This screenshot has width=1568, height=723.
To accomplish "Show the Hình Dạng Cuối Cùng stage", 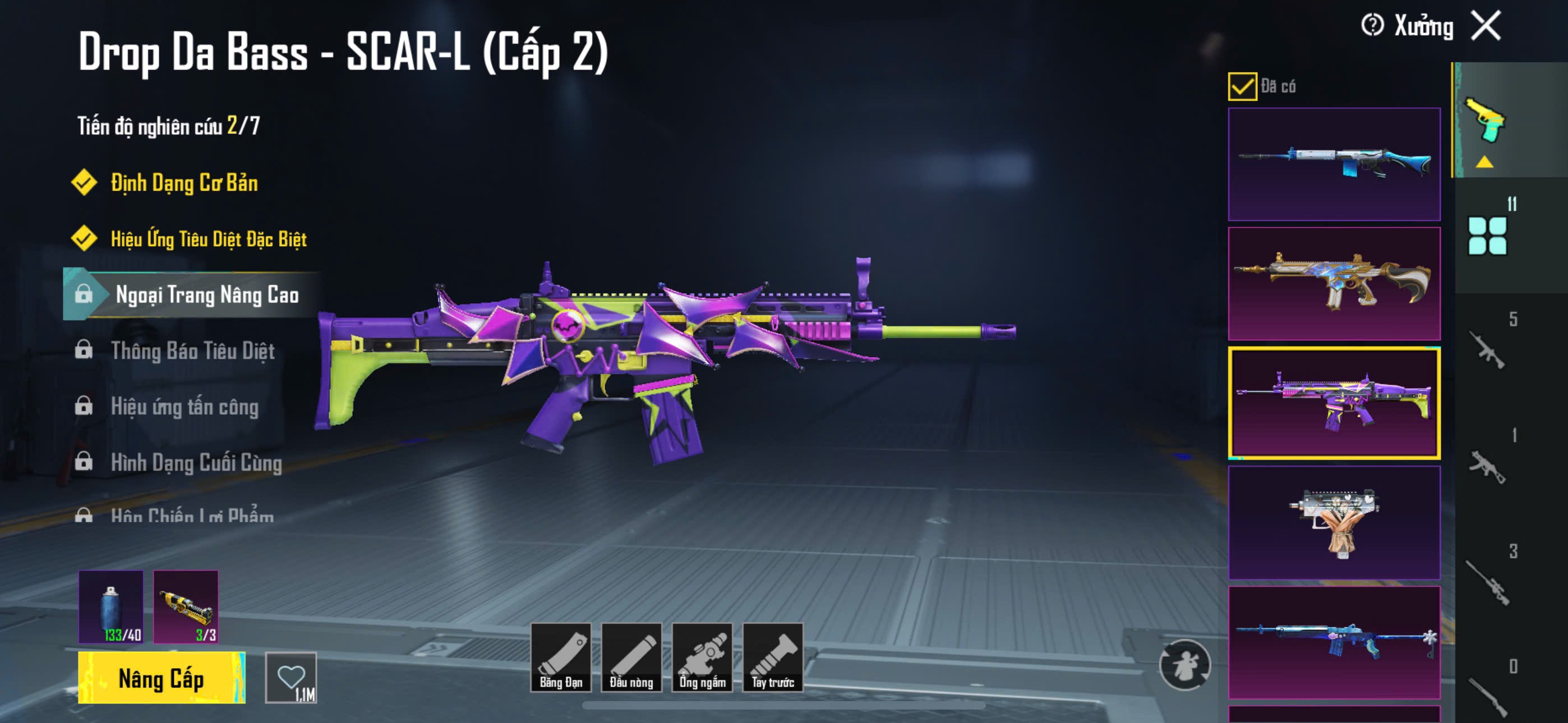I will coord(196,462).
